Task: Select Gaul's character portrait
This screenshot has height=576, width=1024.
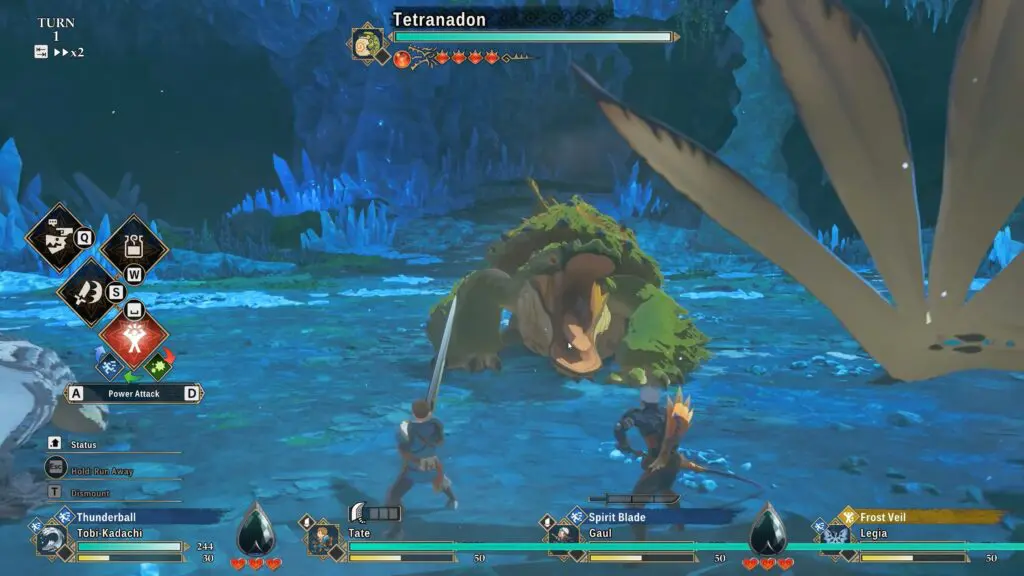Action: pos(564,540)
